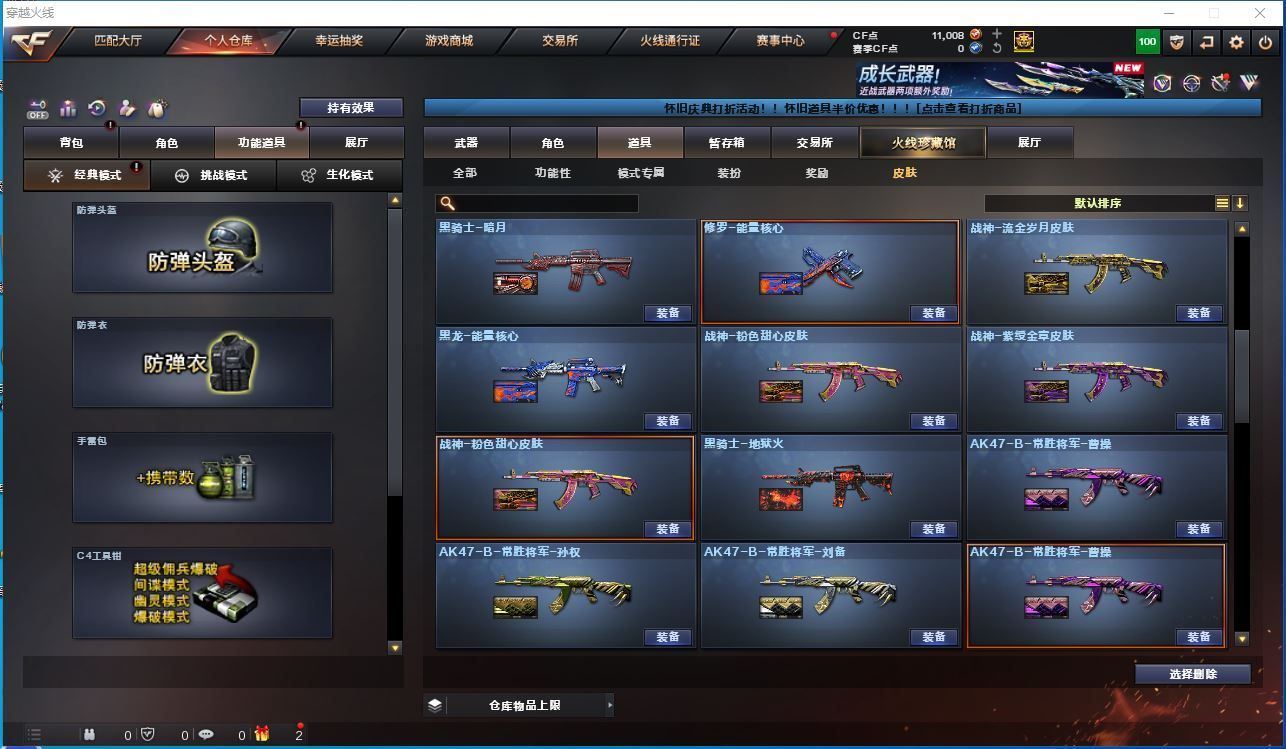Open the 赛事中心 tournament center
The height and width of the screenshot is (749, 1286).
(780, 41)
